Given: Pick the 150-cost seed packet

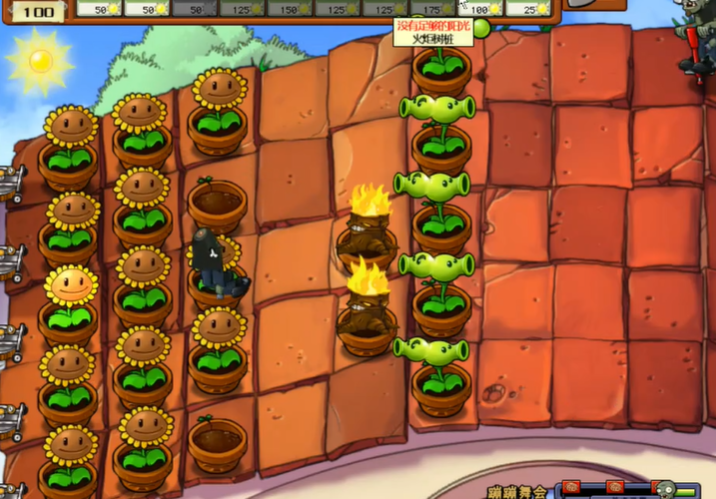Looking at the screenshot, I should (x=289, y=9).
